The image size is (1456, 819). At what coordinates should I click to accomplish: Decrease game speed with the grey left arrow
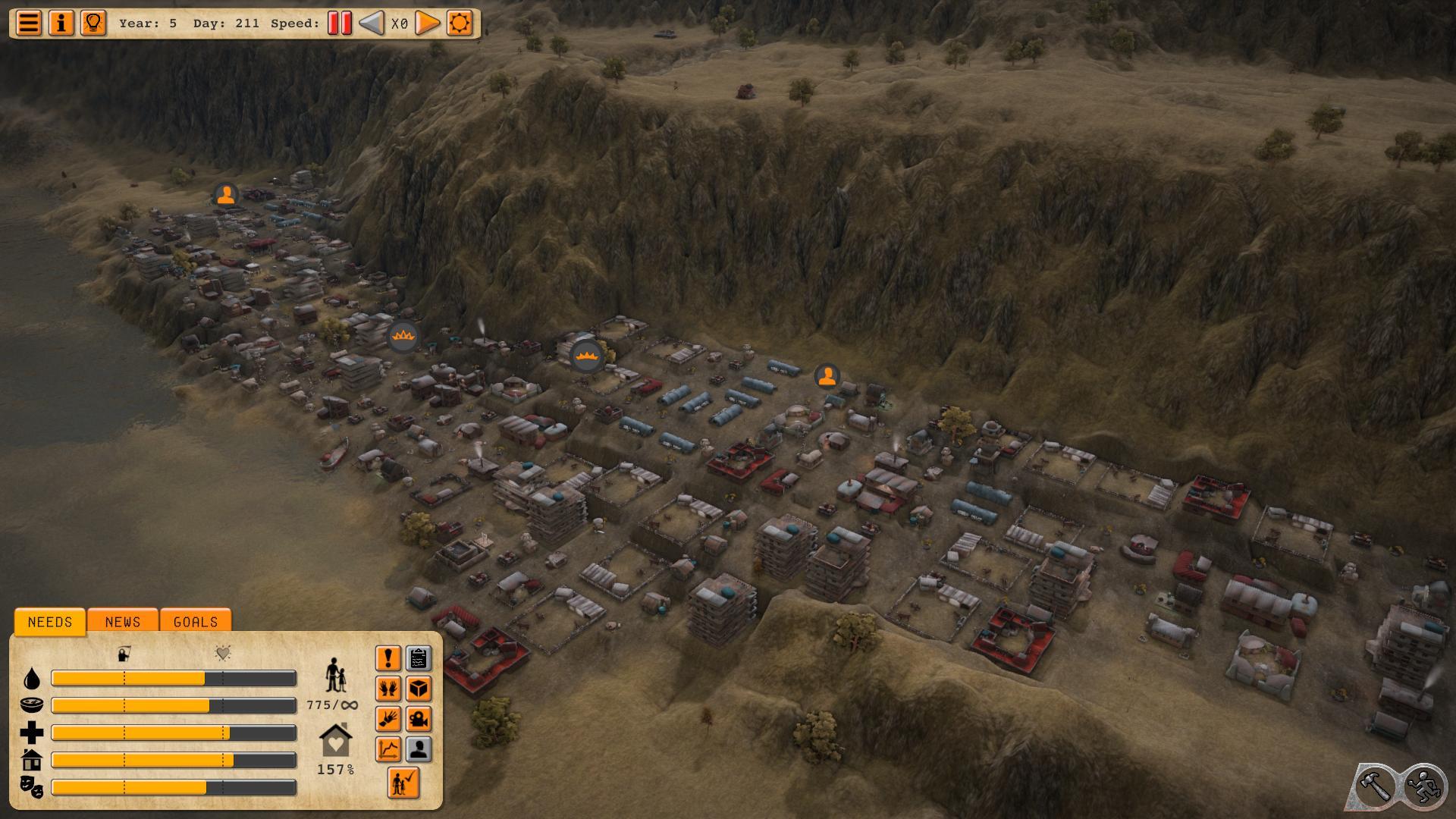[x=371, y=23]
